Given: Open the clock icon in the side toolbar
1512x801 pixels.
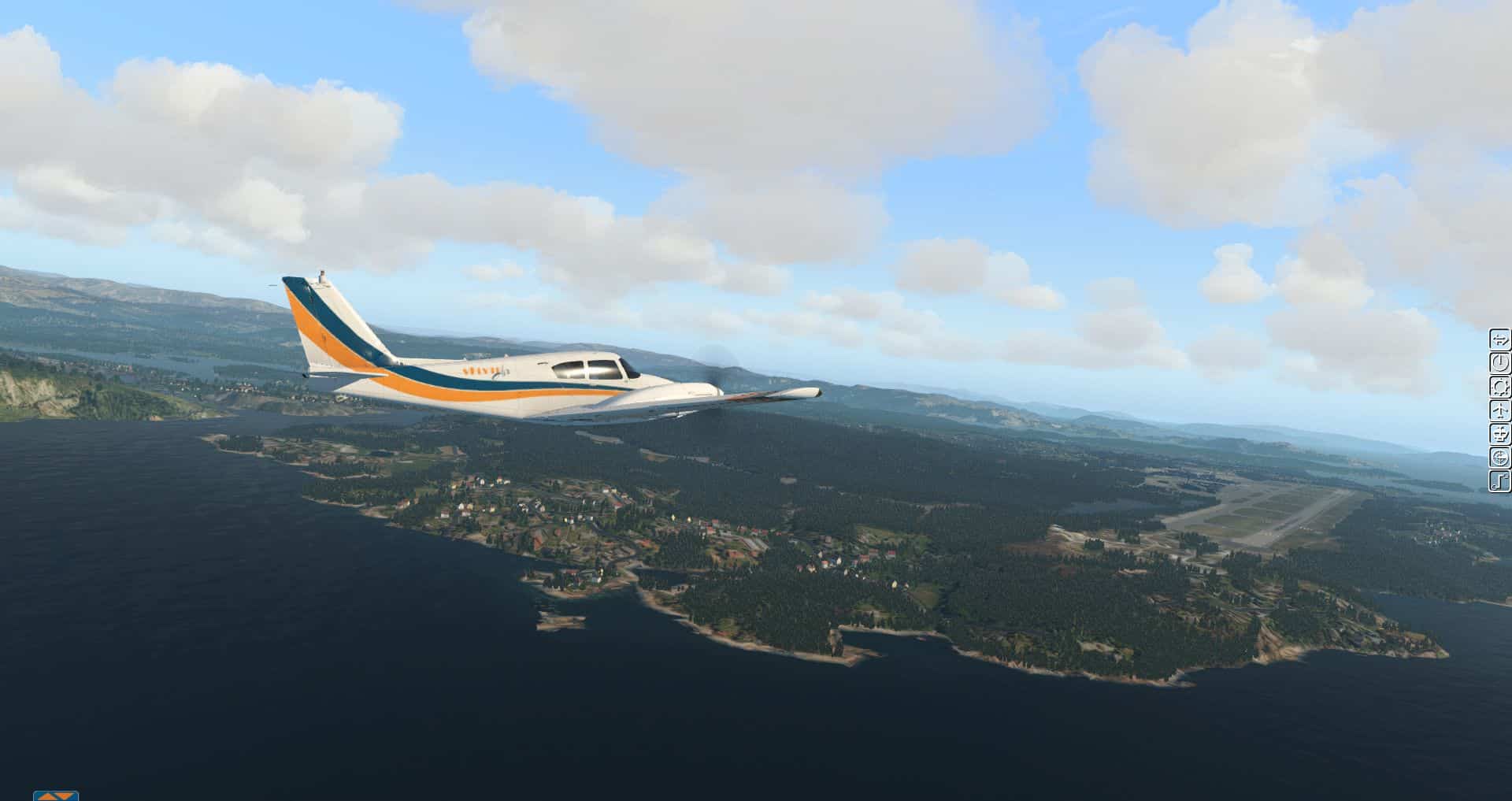Looking at the screenshot, I should (1499, 363).
